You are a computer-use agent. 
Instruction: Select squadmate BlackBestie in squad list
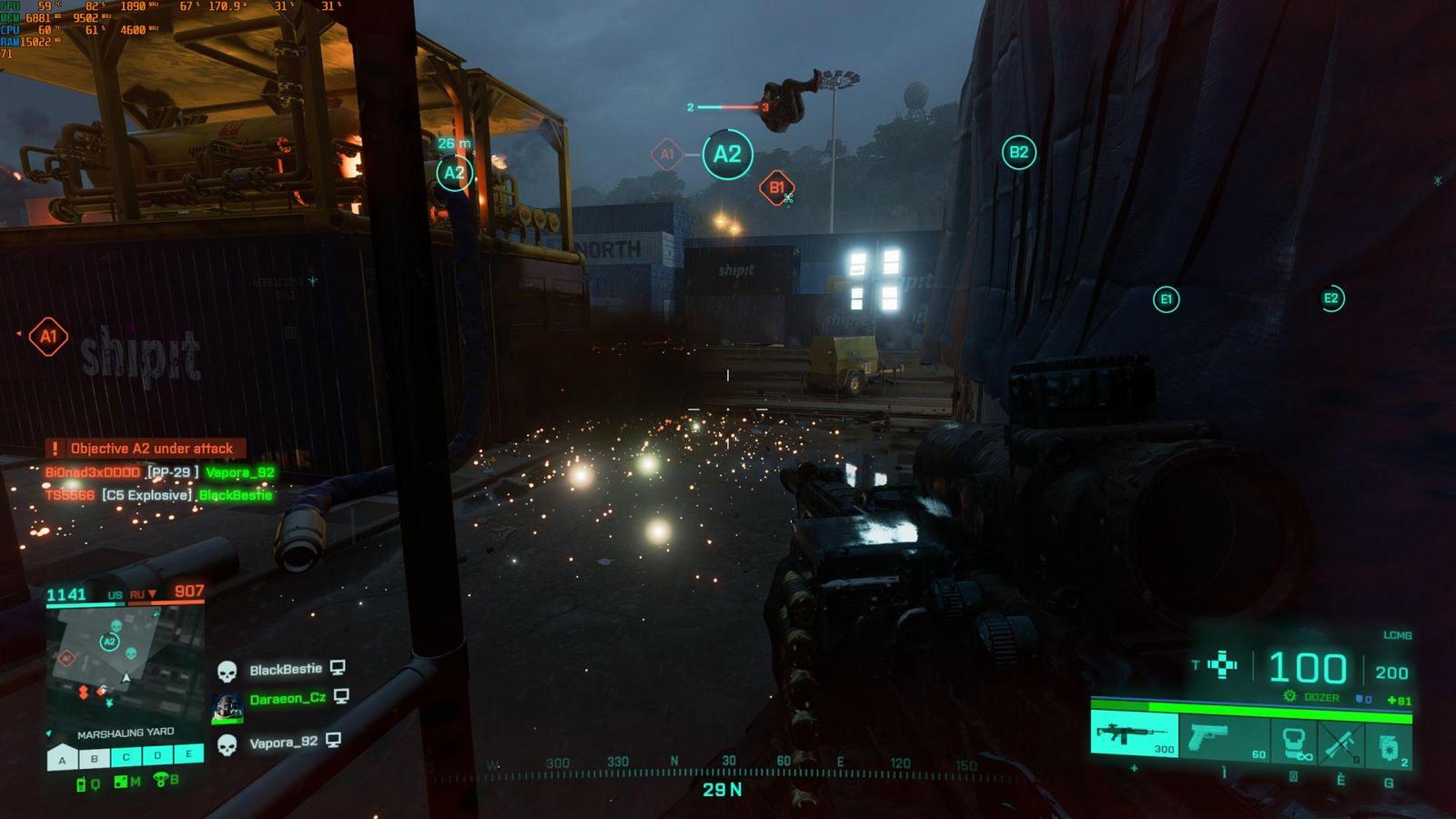pos(285,670)
